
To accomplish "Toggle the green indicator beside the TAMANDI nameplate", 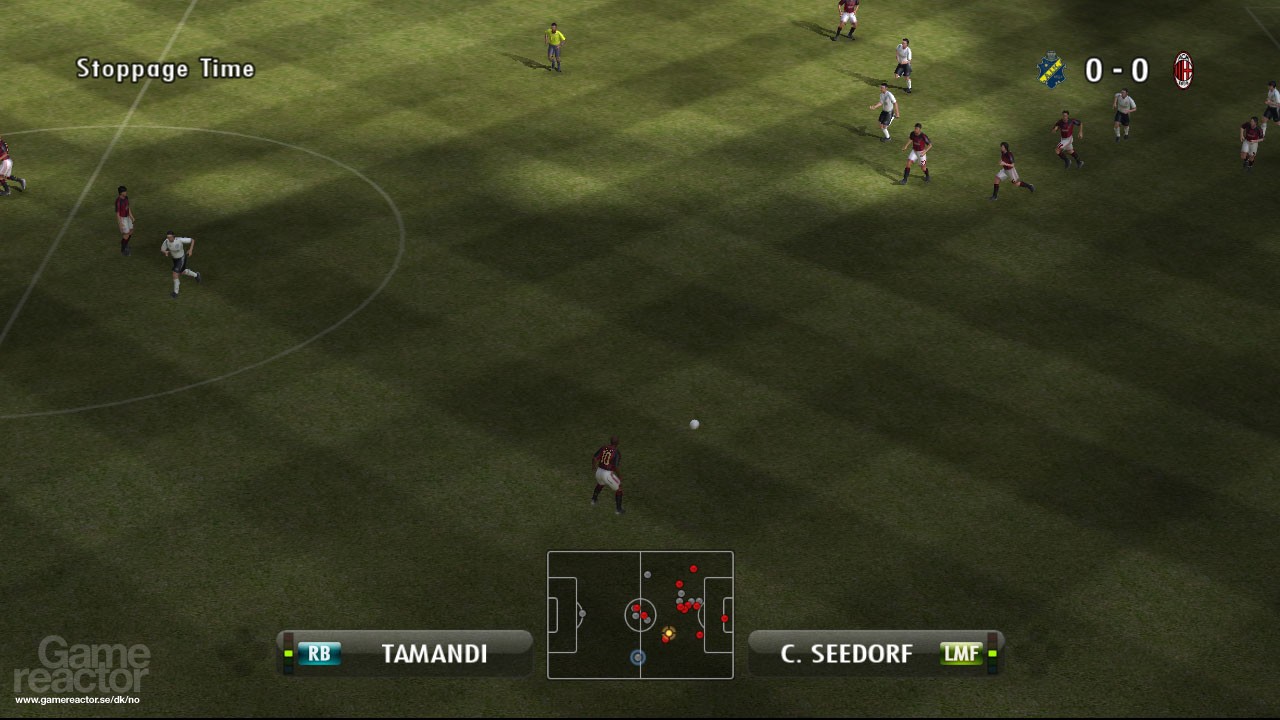I will tap(288, 653).
